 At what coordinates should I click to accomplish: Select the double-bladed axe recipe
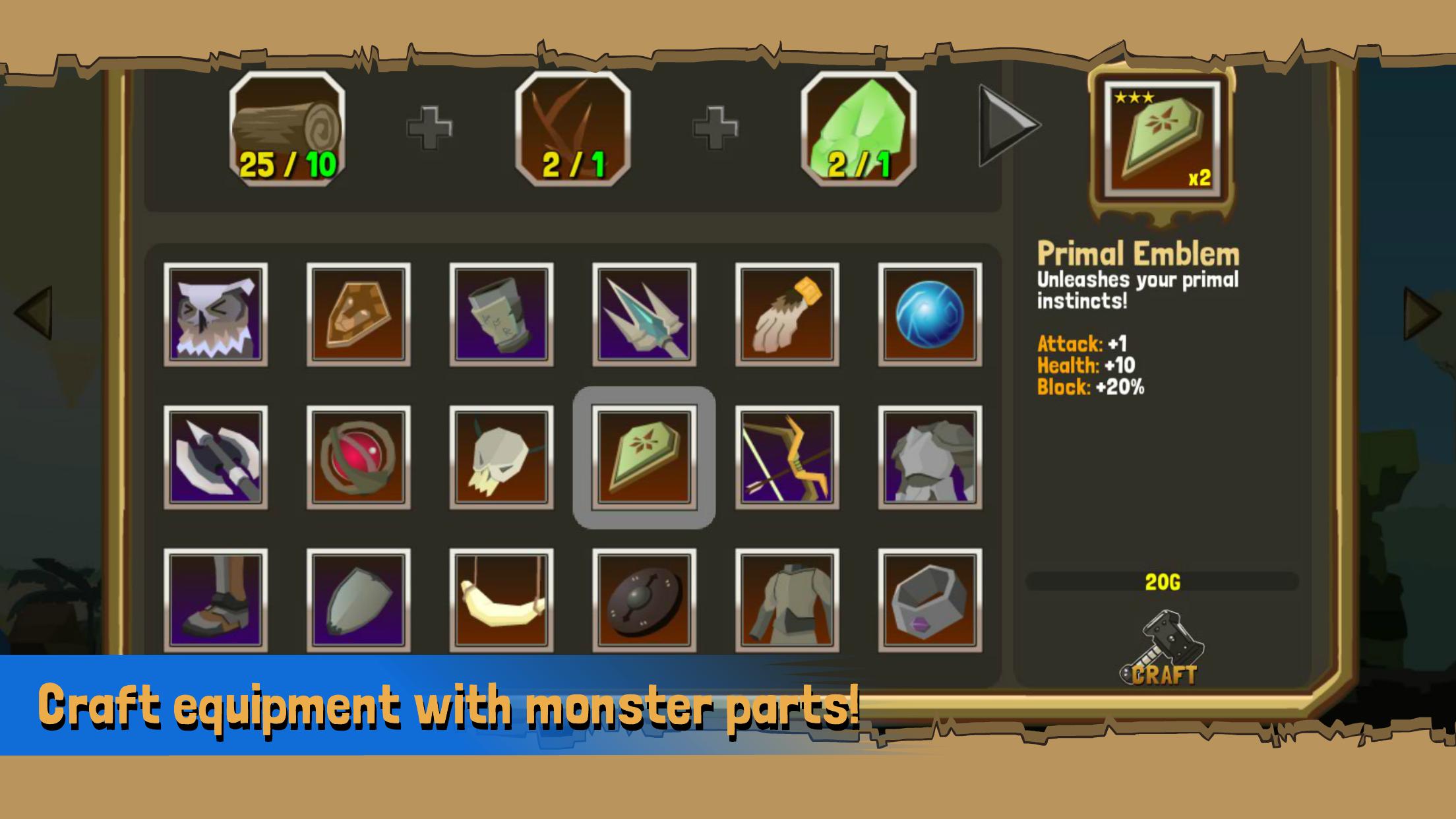coord(216,457)
